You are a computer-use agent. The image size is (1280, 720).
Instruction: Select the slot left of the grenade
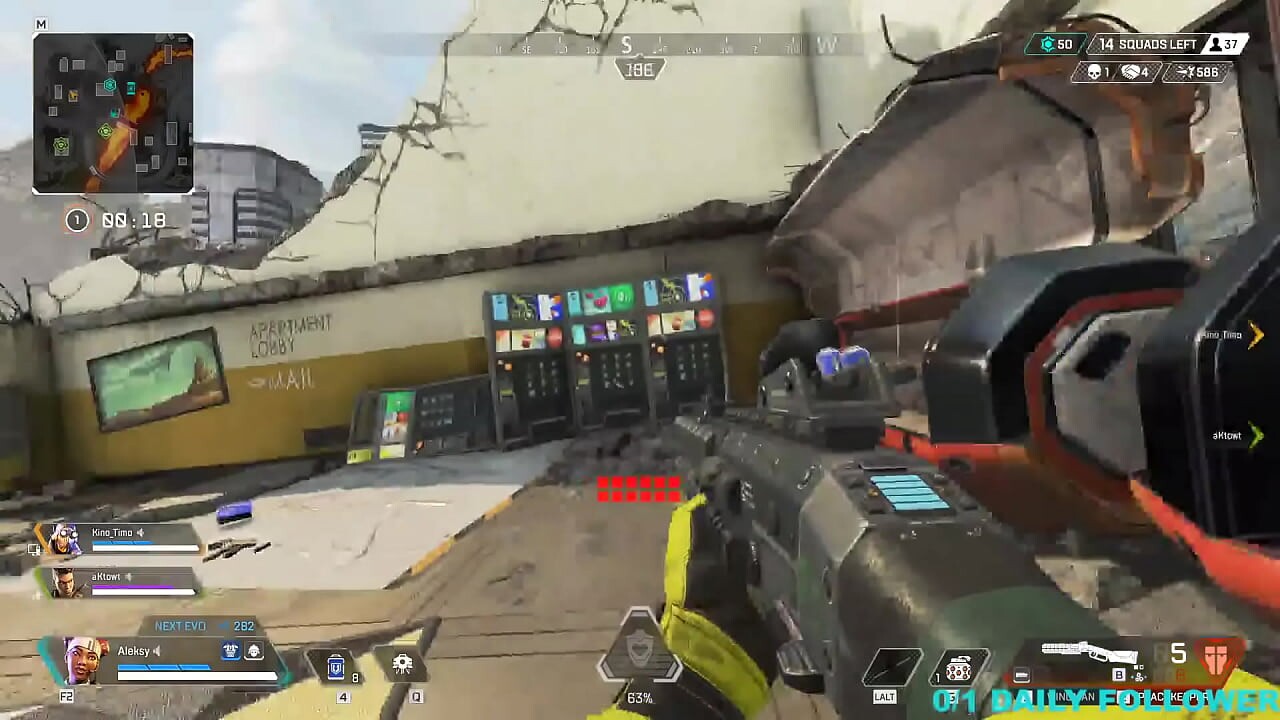click(893, 667)
